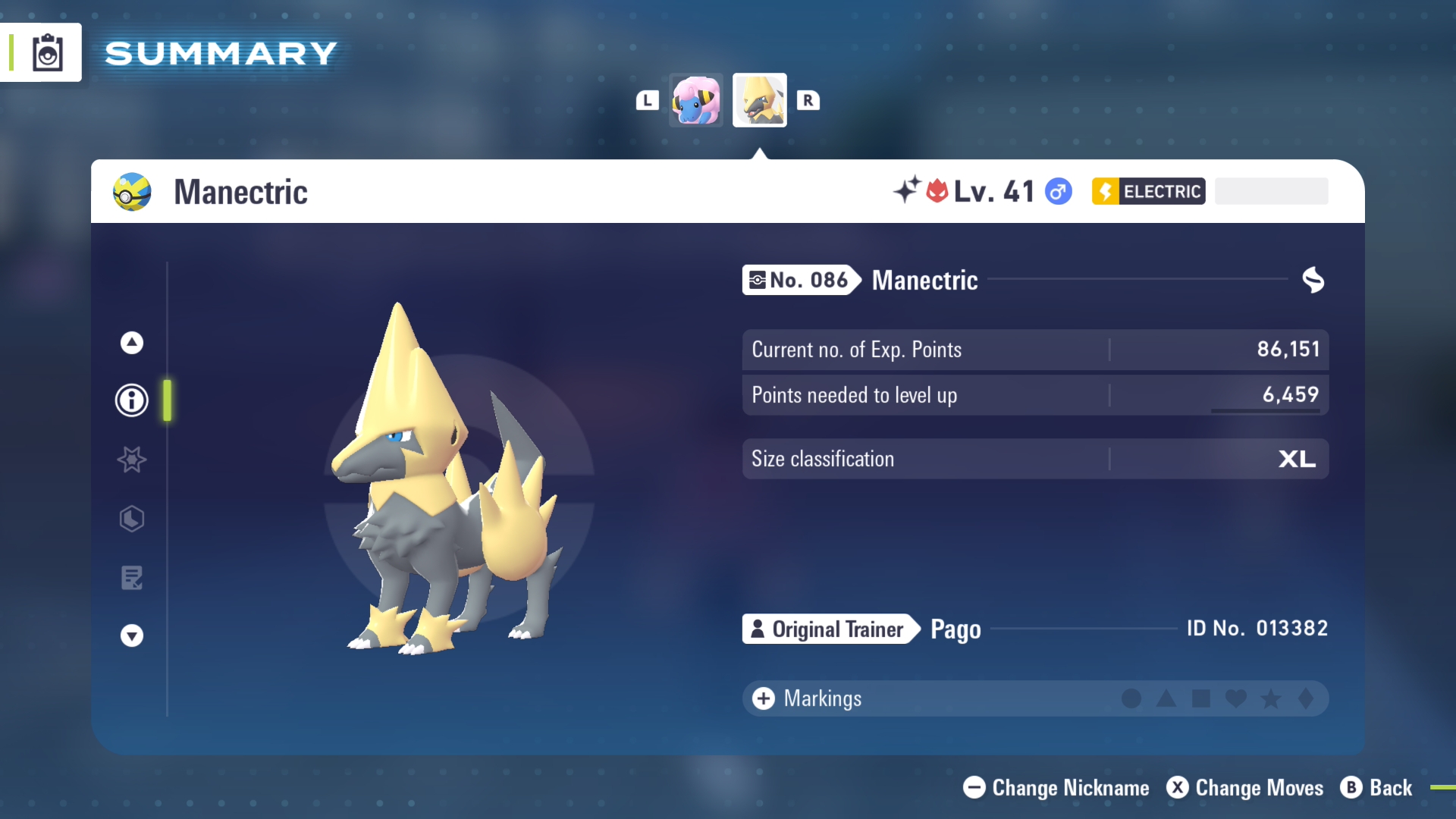
Task: Toggle the star marking
Action: tap(1271, 698)
